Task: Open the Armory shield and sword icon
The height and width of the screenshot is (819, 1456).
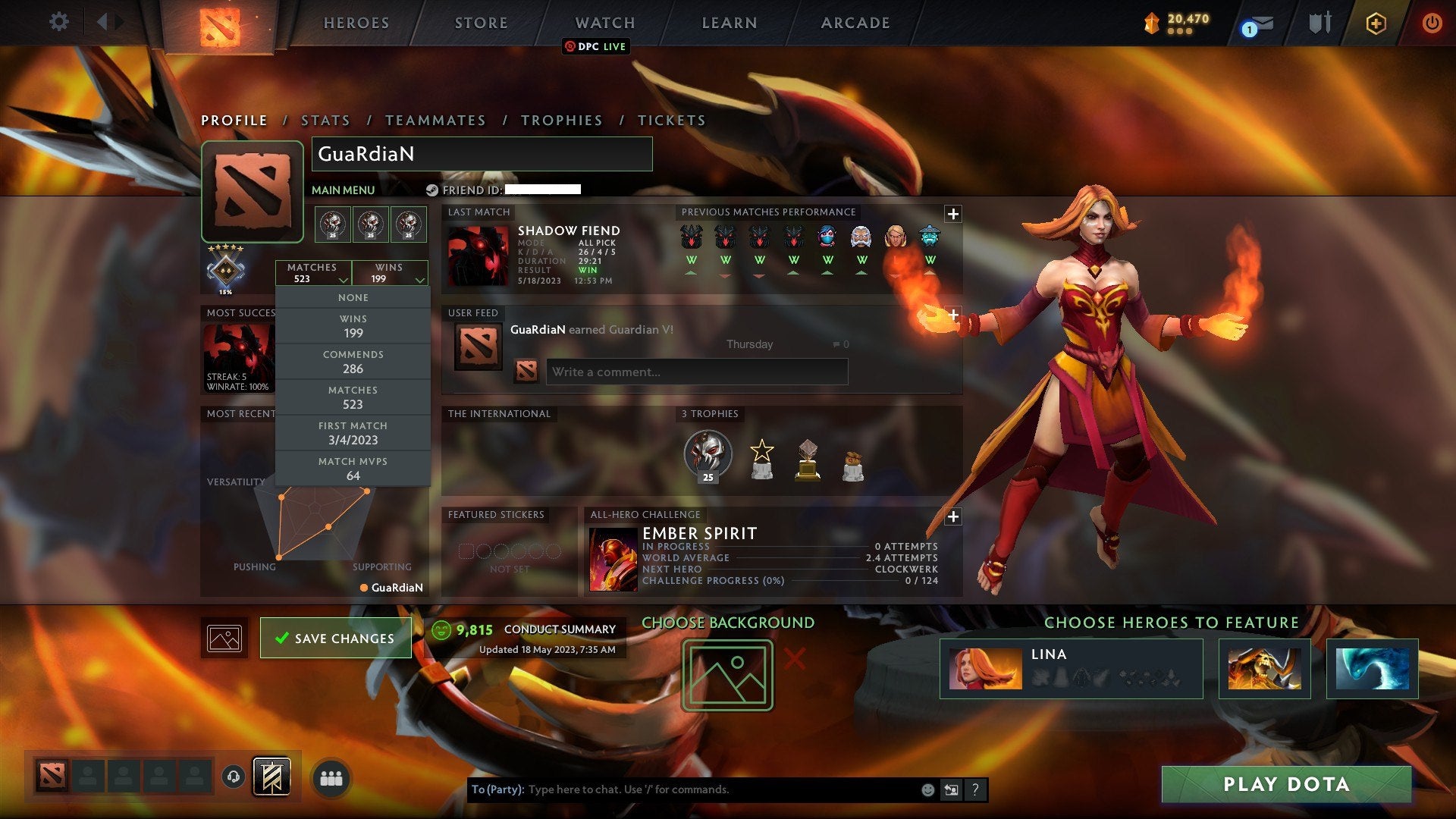Action: tap(1319, 23)
